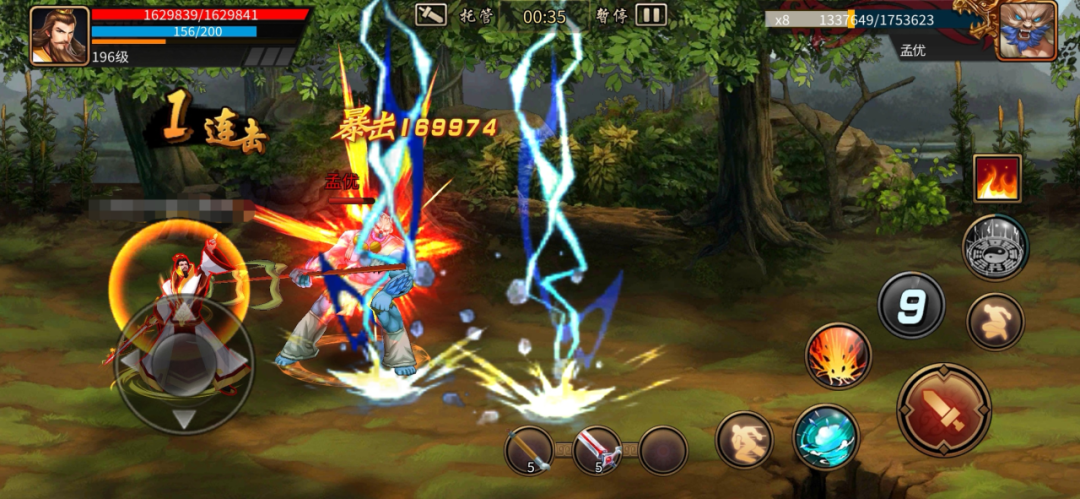Activate the square flame buff icon
The height and width of the screenshot is (499, 1080).
[997, 179]
